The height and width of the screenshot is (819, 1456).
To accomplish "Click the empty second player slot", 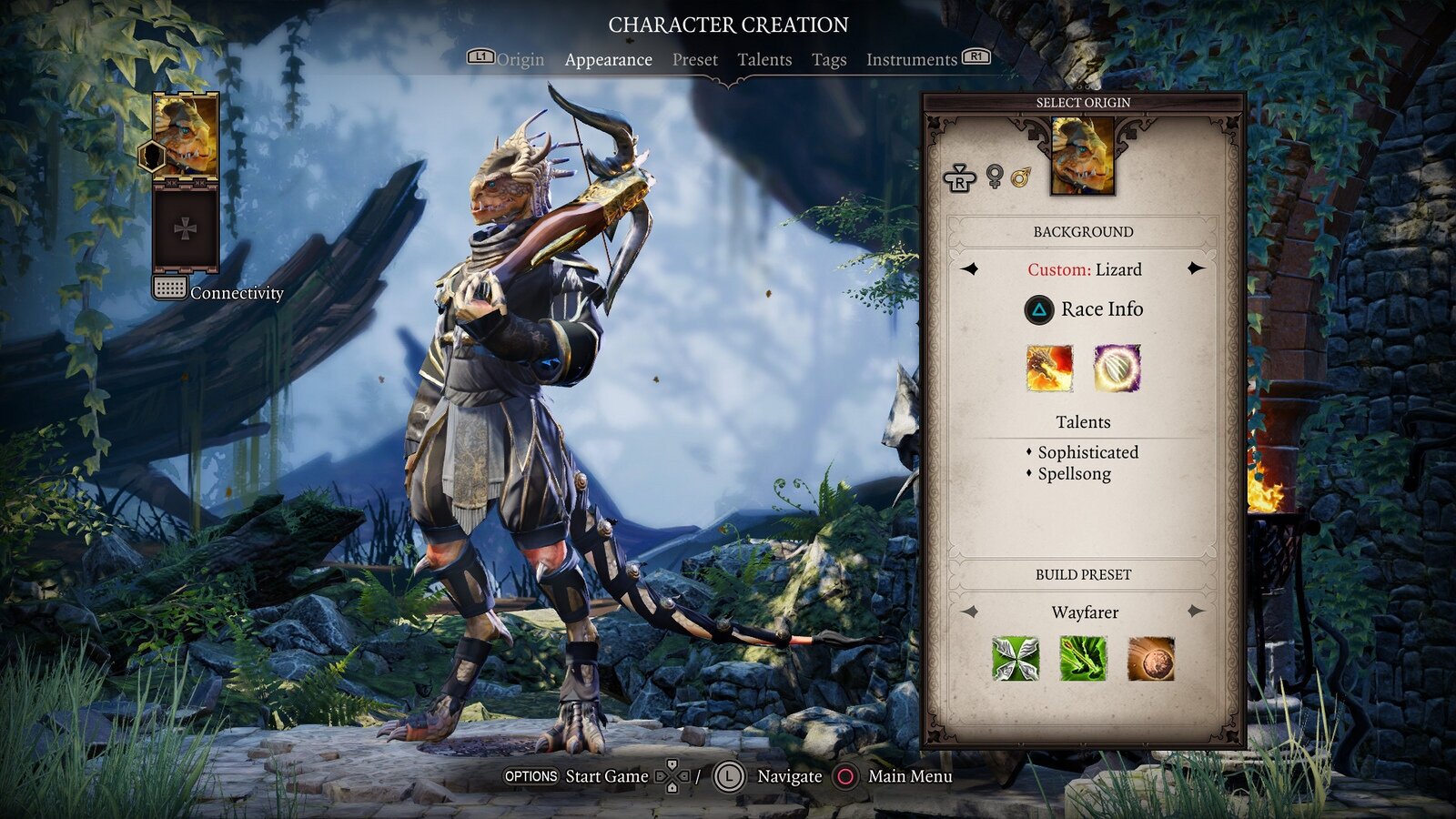I will tap(186, 228).
